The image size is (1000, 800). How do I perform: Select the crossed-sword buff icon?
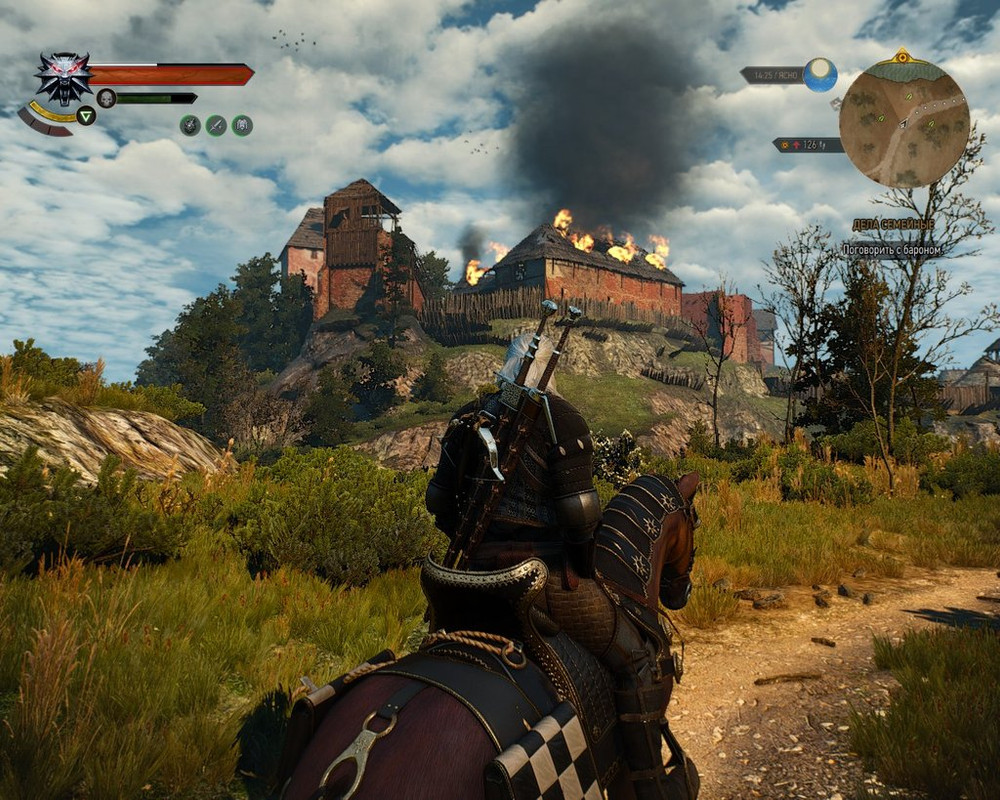216,125
